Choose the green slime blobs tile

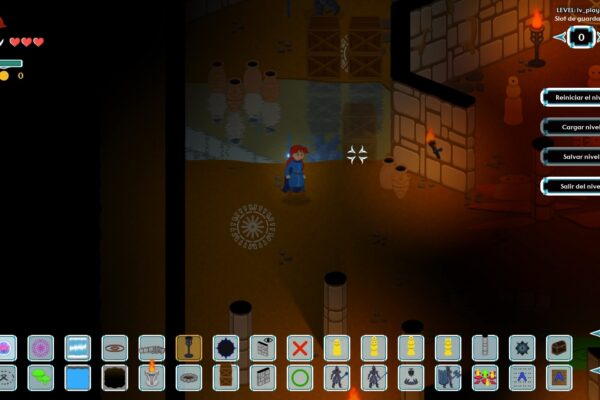(x=41, y=377)
